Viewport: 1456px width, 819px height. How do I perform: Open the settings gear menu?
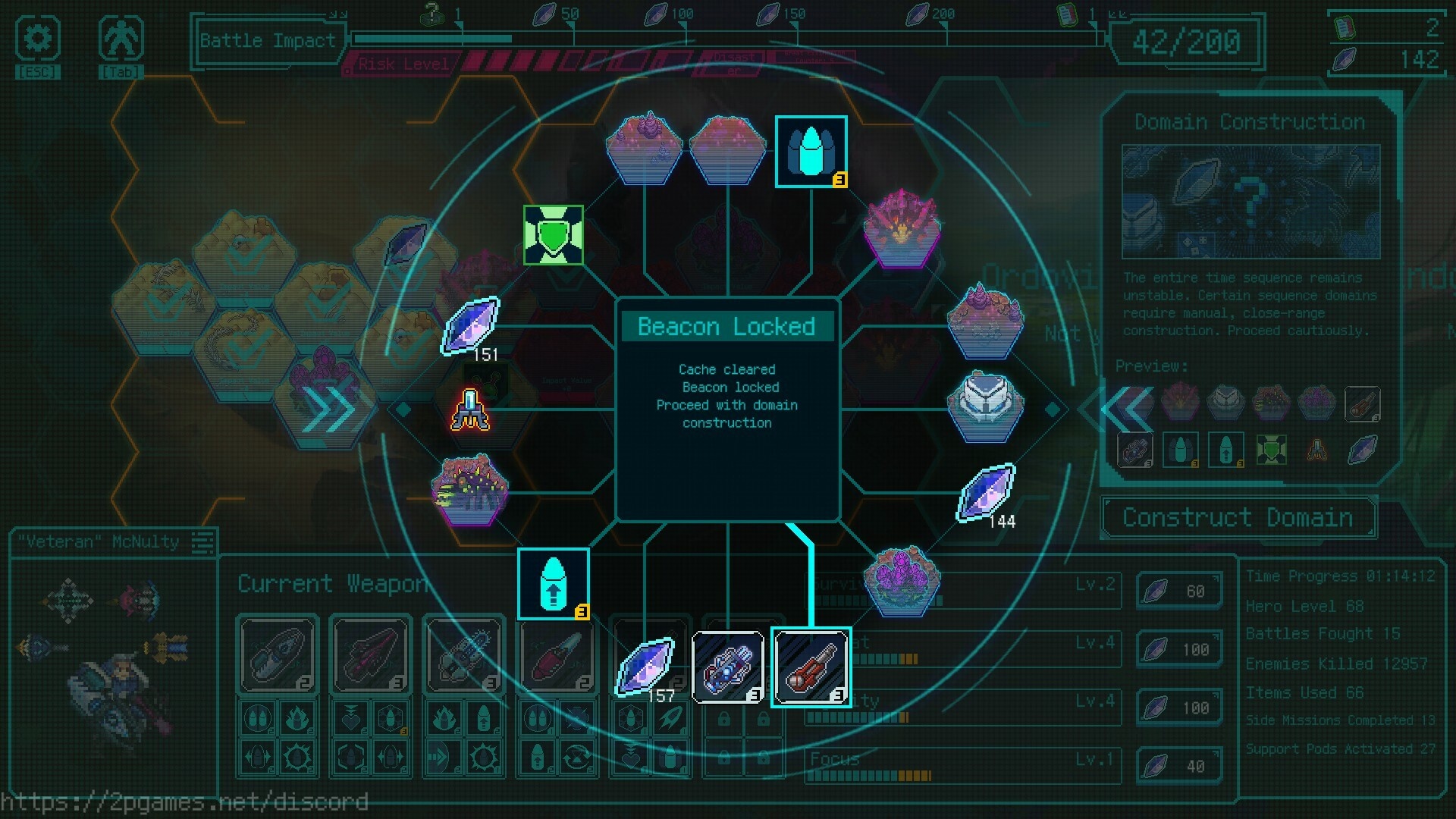tap(37, 39)
